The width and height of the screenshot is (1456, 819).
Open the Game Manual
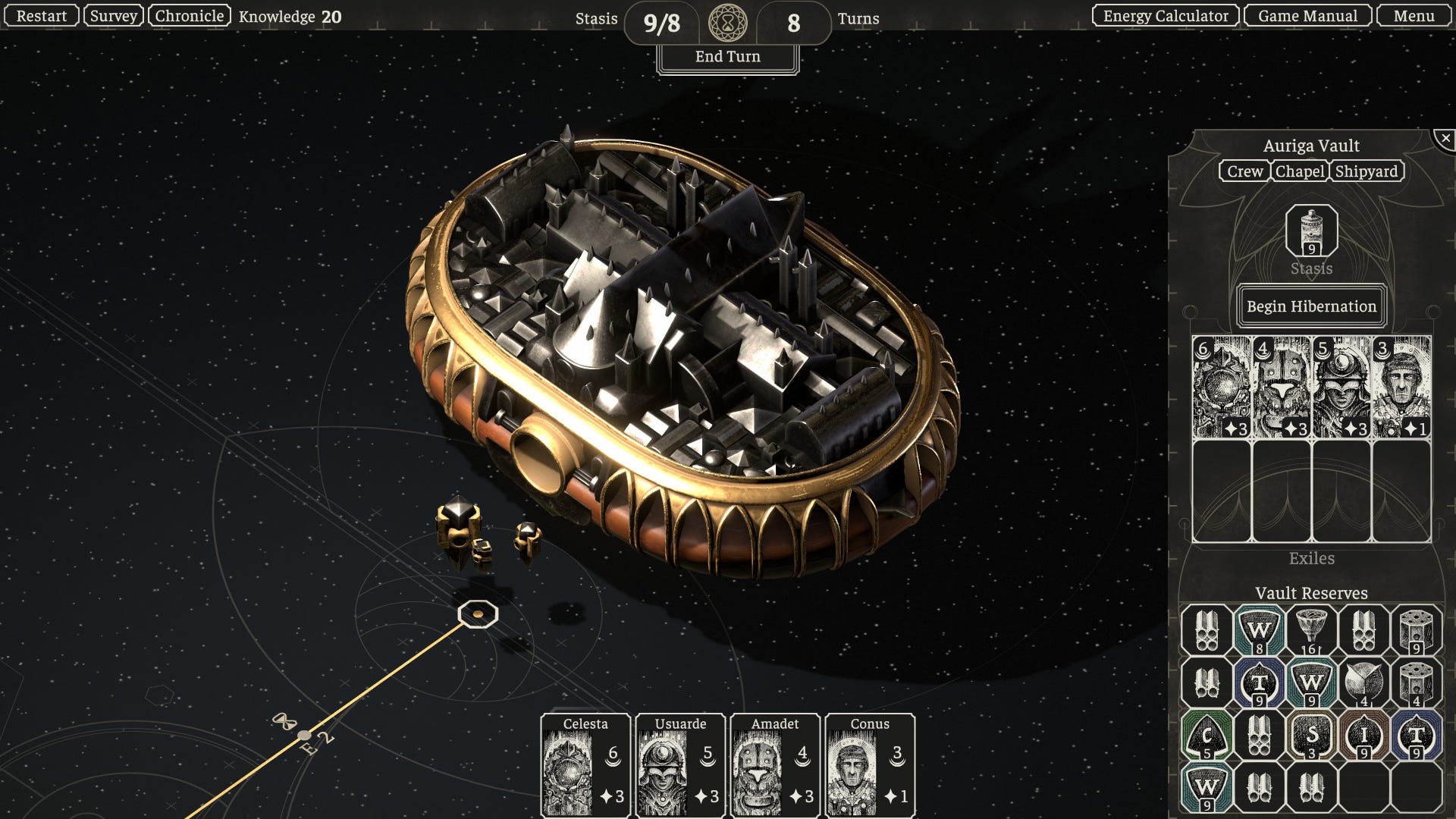(x=1307, y=16)
